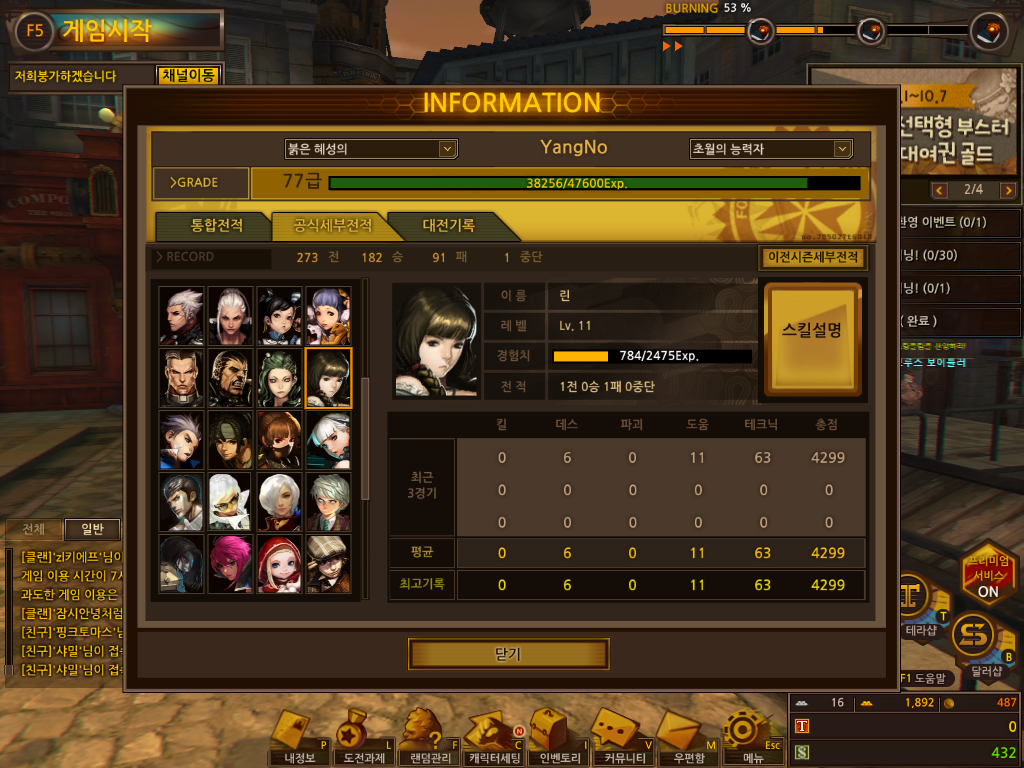Open the 대전기록 tab
This screenshot has height=768, width=1024.
(x=448, y=225)
